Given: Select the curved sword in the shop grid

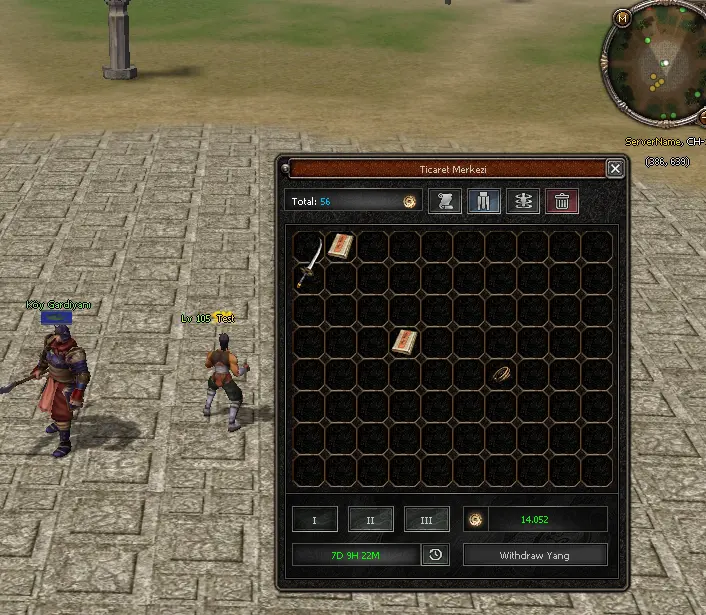Looking at the screenshot, I should 310,262.
